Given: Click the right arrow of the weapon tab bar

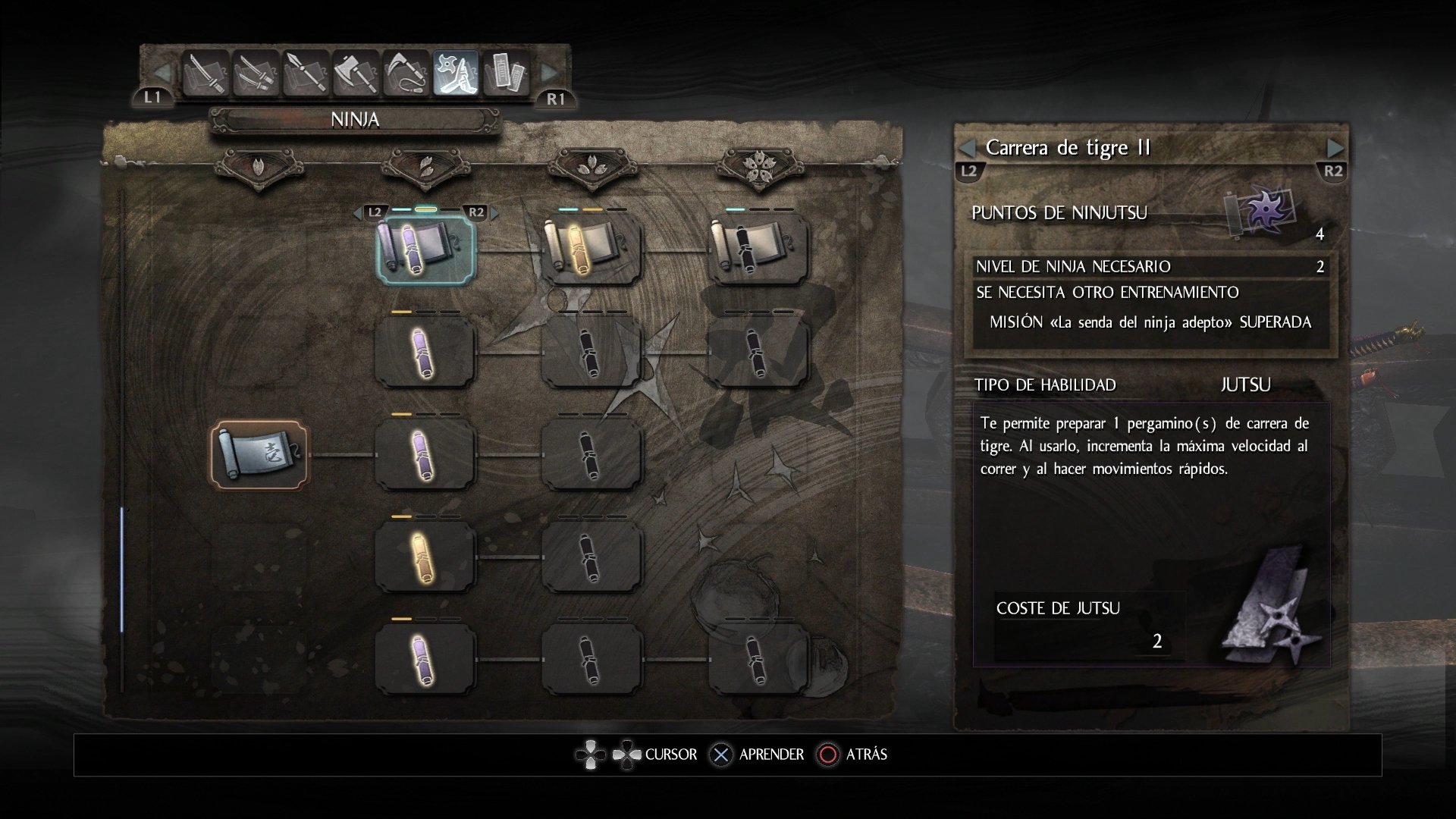Looking at the screenshot, I should pyautogui.click(x=549, y=74).
